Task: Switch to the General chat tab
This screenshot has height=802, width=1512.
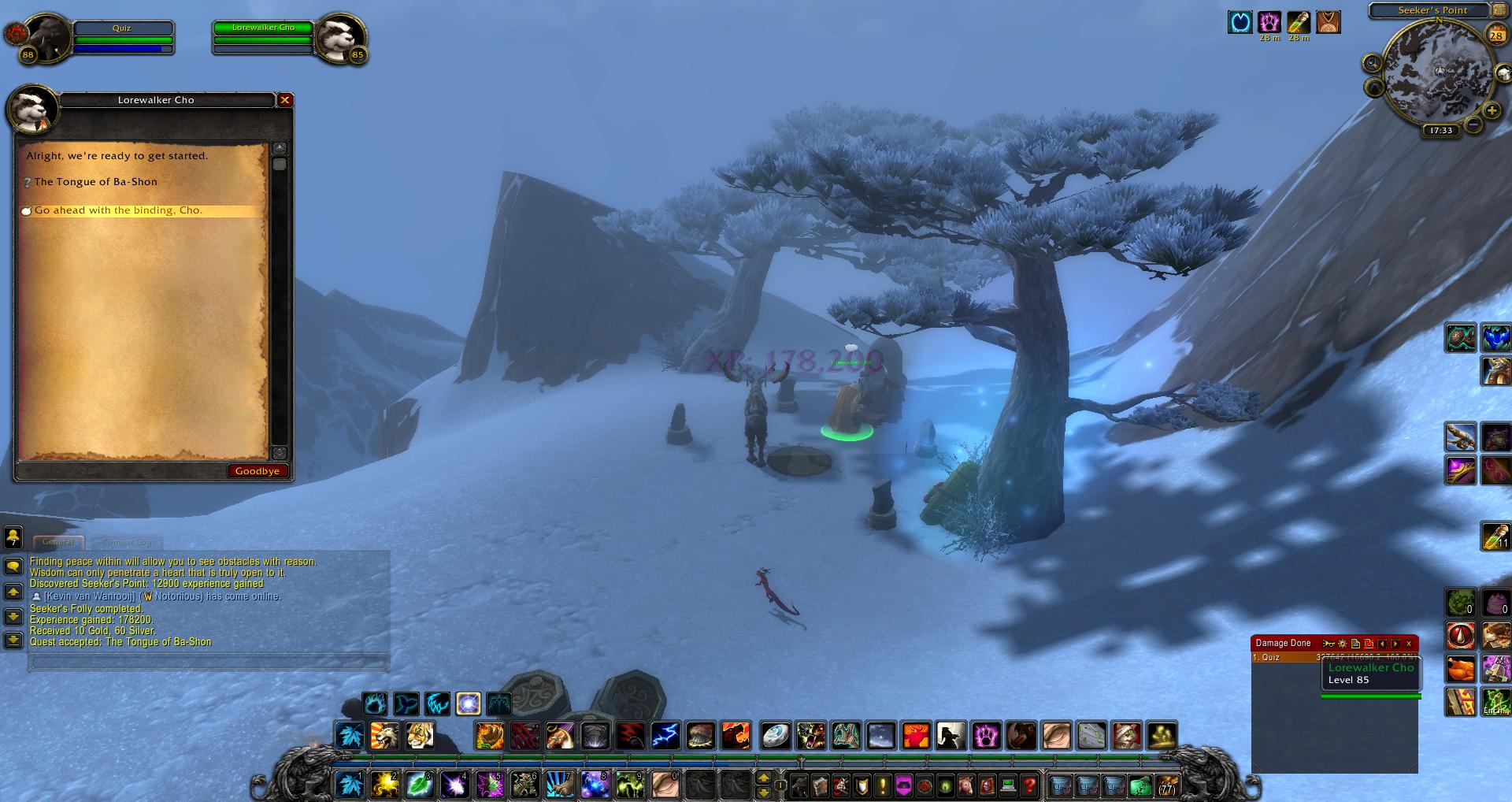Action: pyautogui.click(x=58, y=542)
